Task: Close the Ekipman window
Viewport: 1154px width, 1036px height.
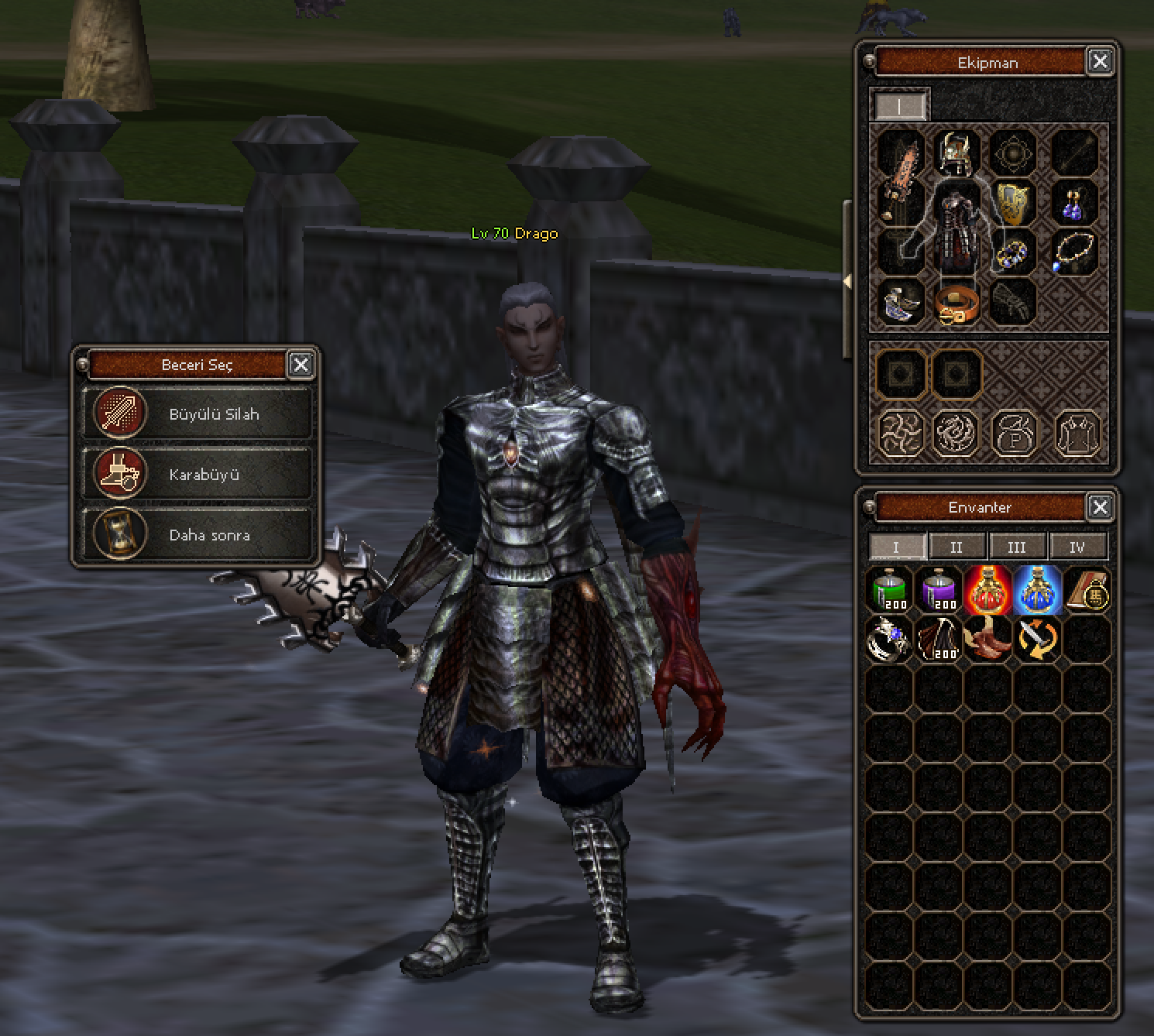Action: [1100, 61]
